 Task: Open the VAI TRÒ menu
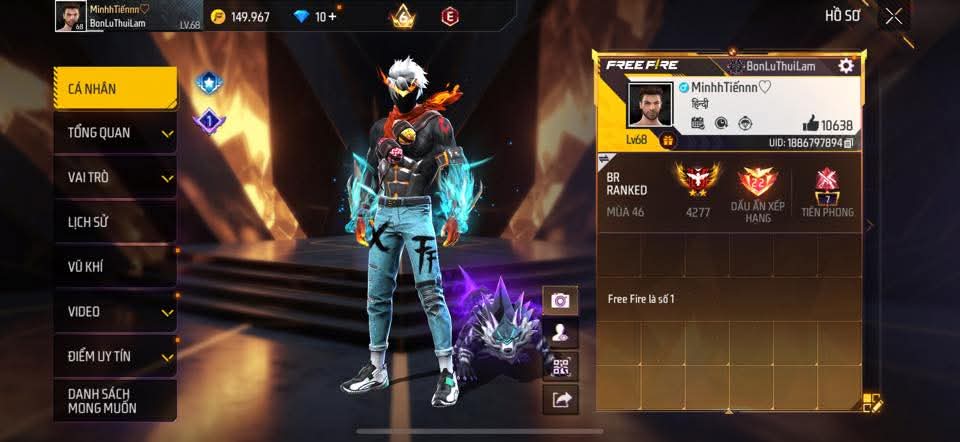114,177
